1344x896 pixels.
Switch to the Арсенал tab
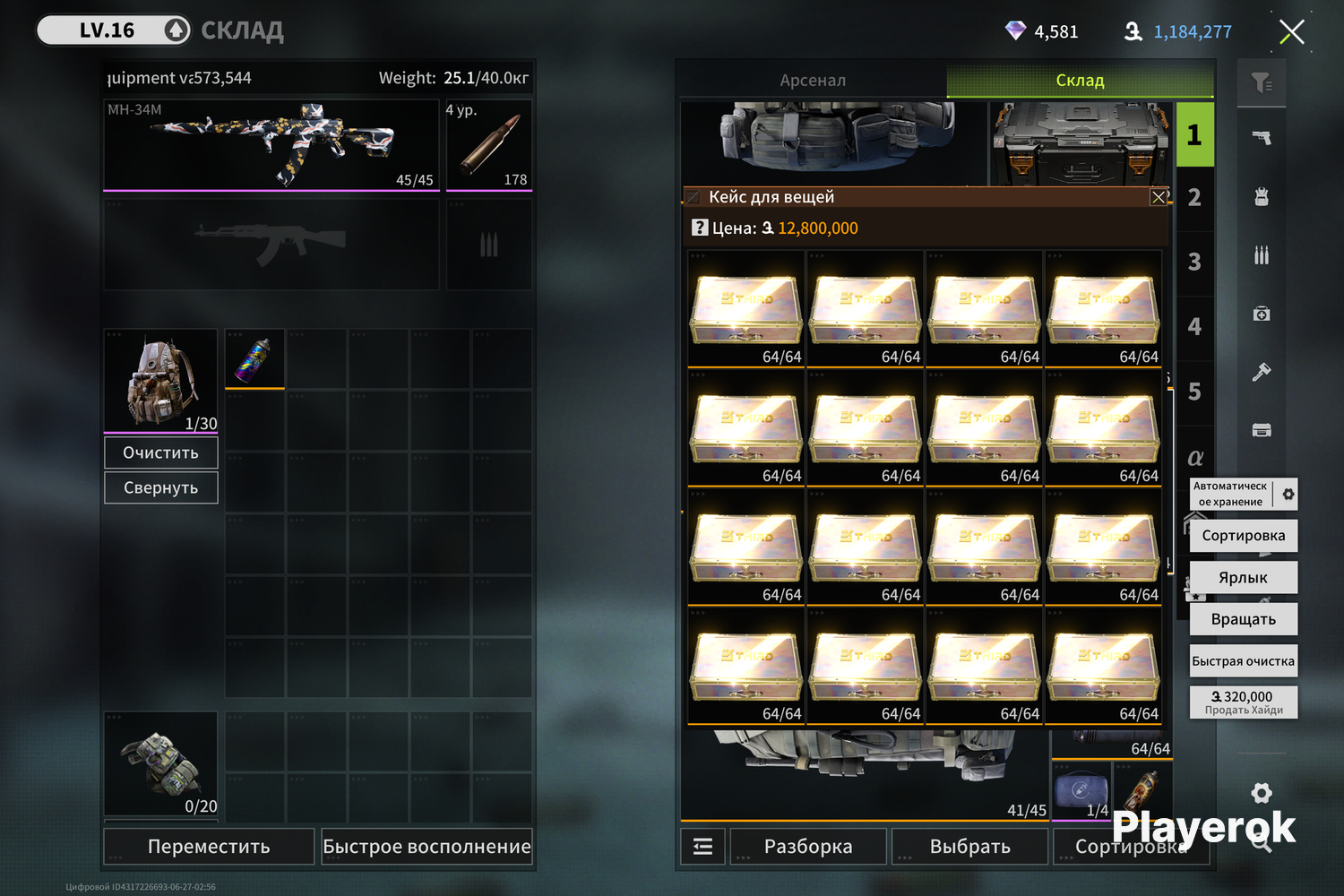pos(812,80)
